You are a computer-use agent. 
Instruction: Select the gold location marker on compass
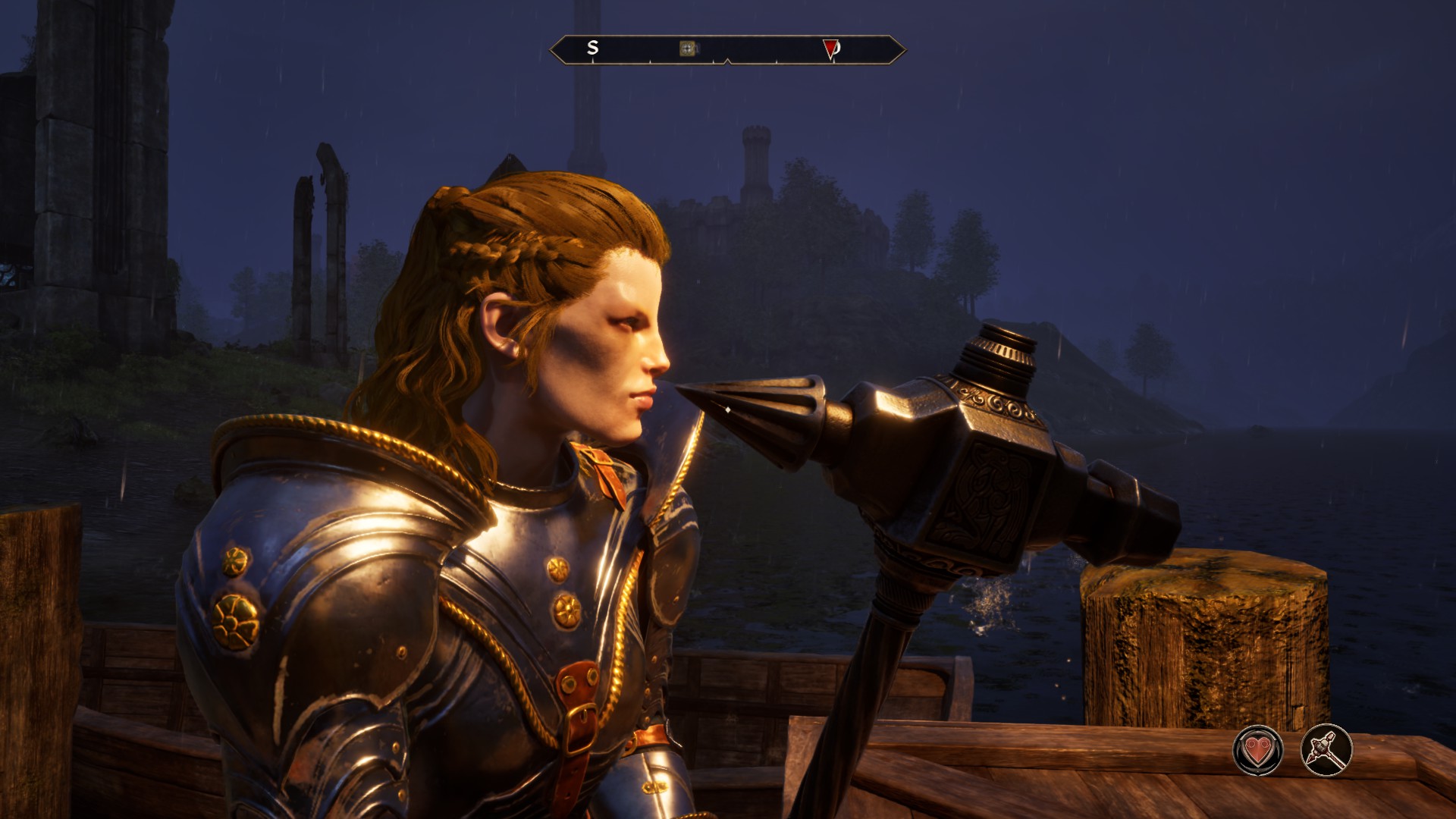click(688, 49)
